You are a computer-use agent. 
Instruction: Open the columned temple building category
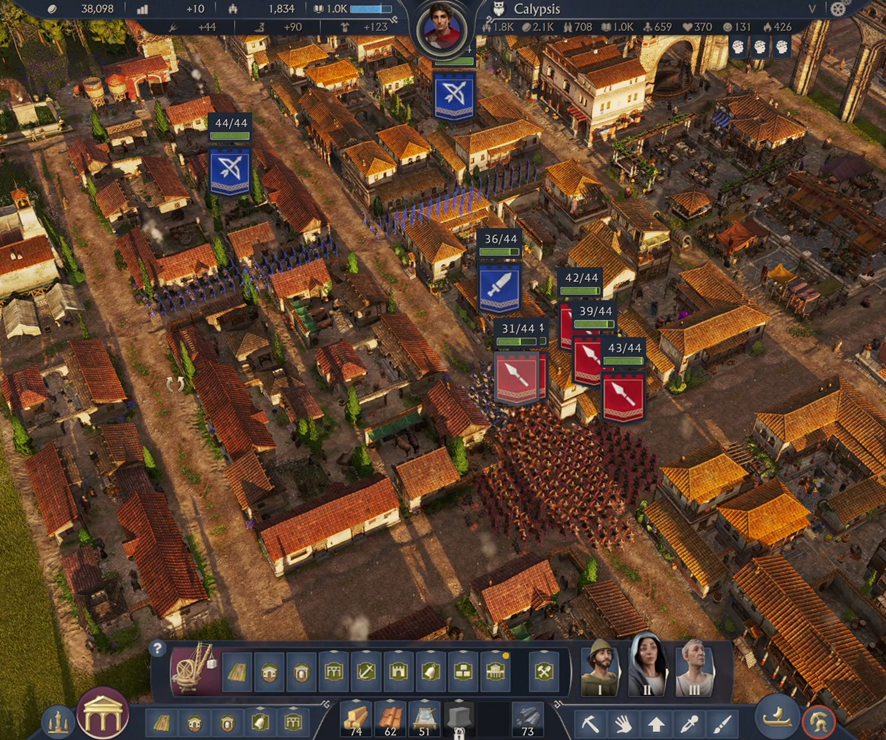[495, 672]
